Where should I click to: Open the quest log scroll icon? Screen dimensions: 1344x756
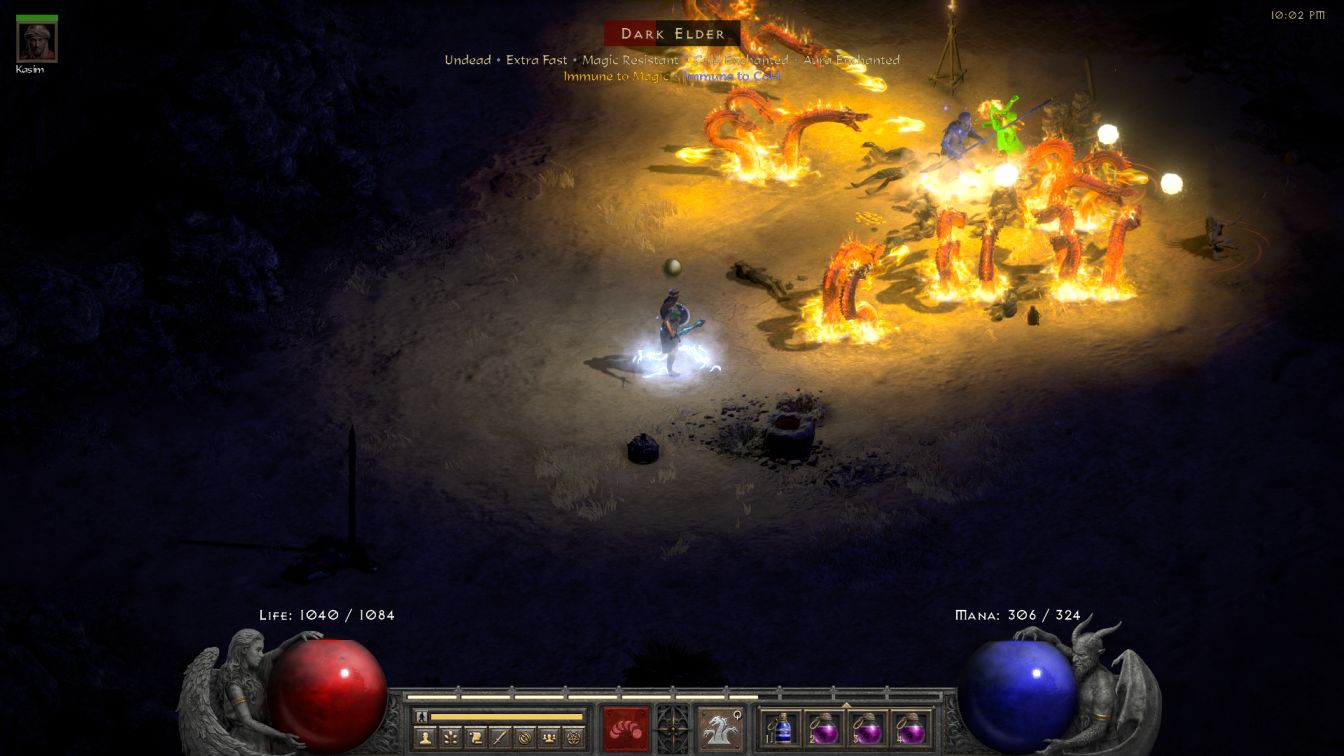[474, 738]
